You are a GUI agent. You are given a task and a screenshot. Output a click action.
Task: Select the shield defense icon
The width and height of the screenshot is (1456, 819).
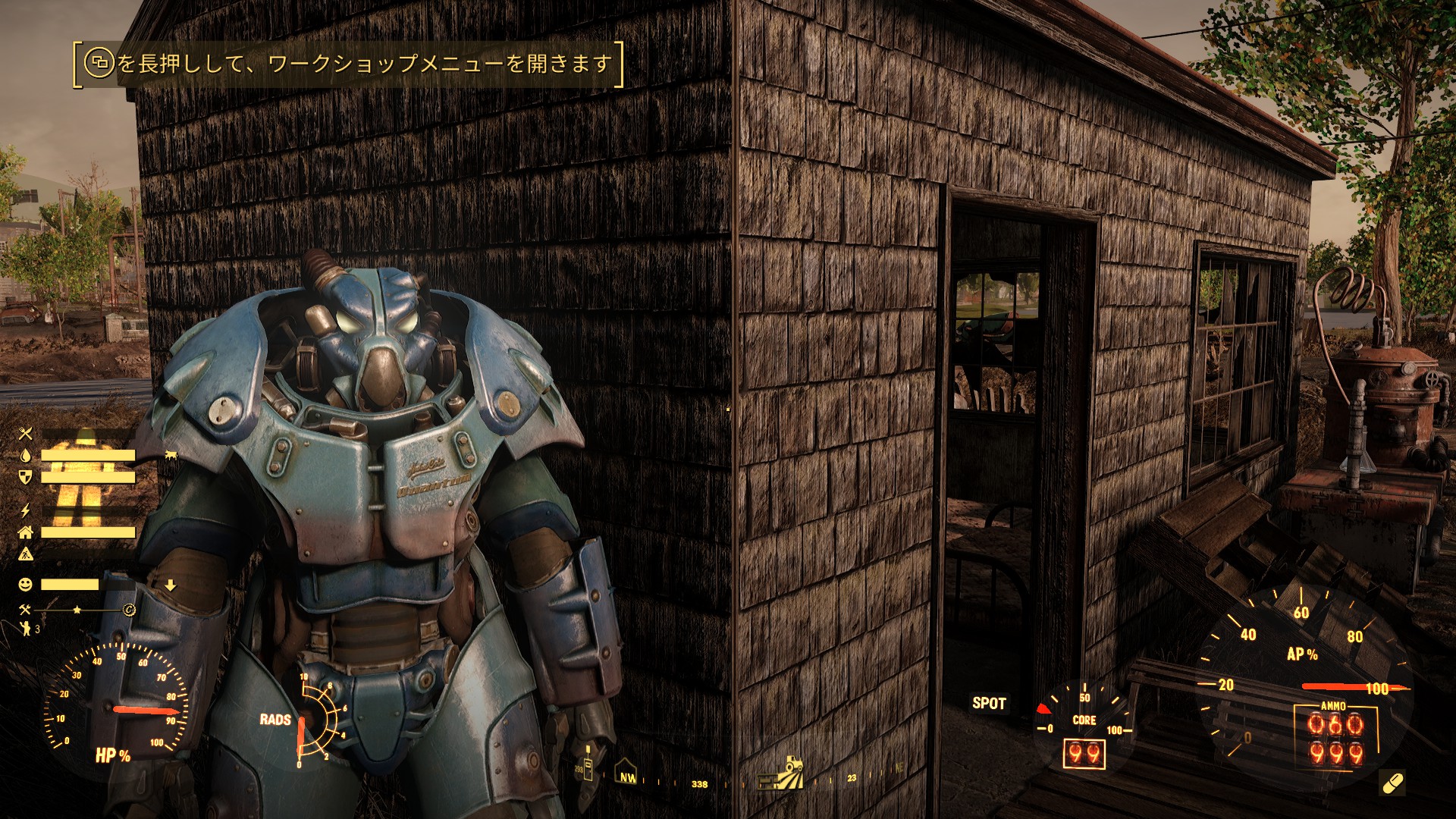coord(25,476)
